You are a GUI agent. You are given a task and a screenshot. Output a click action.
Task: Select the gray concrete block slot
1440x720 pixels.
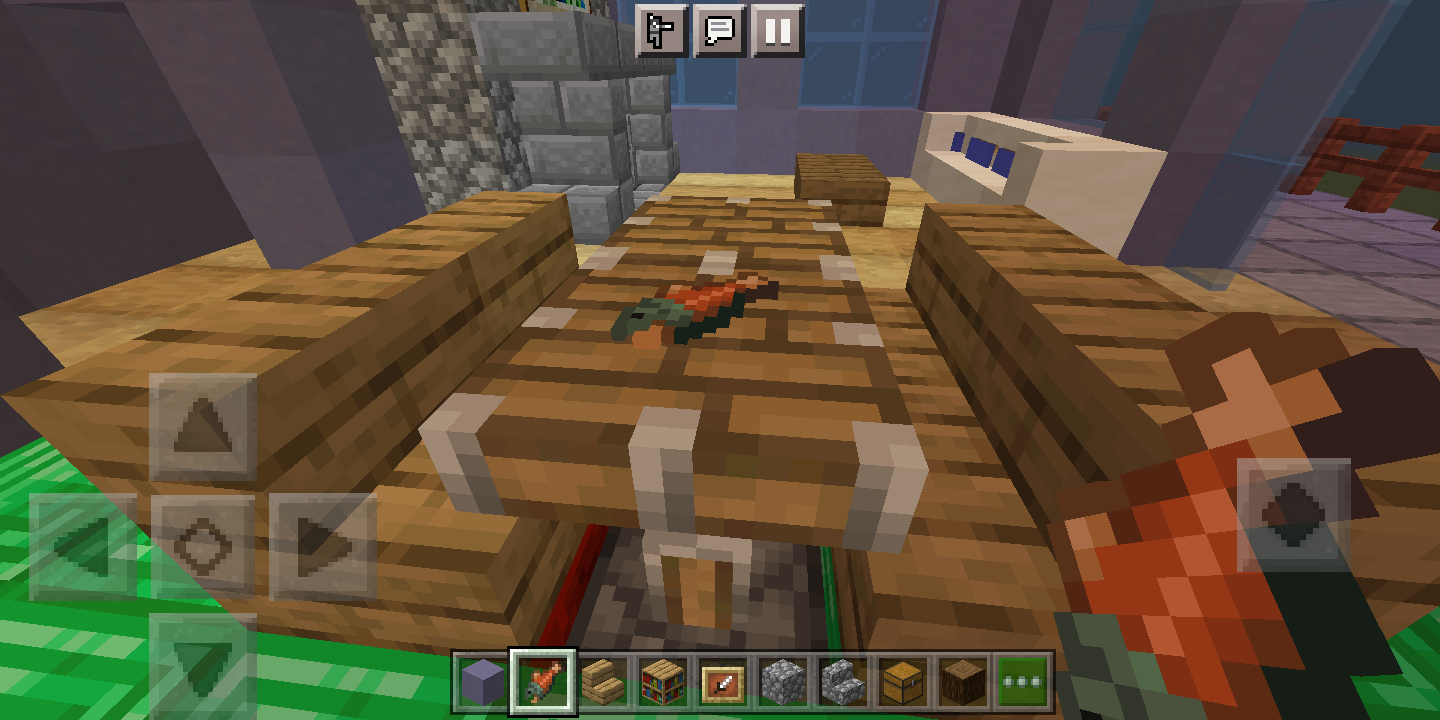[485, 683]
